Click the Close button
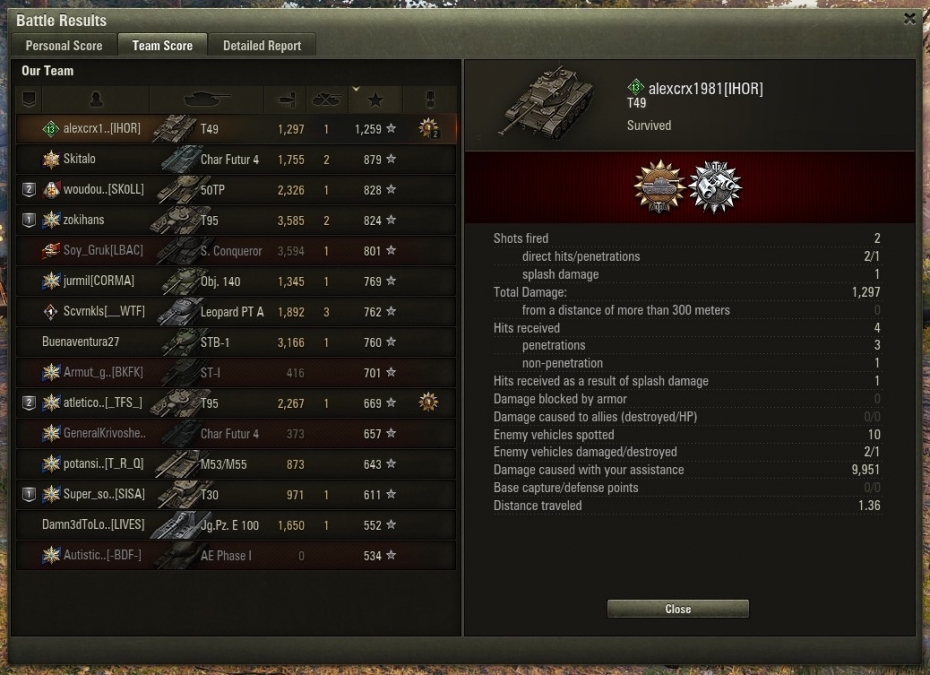The height and width of the screenshot is (675, 930). point(677,609)
